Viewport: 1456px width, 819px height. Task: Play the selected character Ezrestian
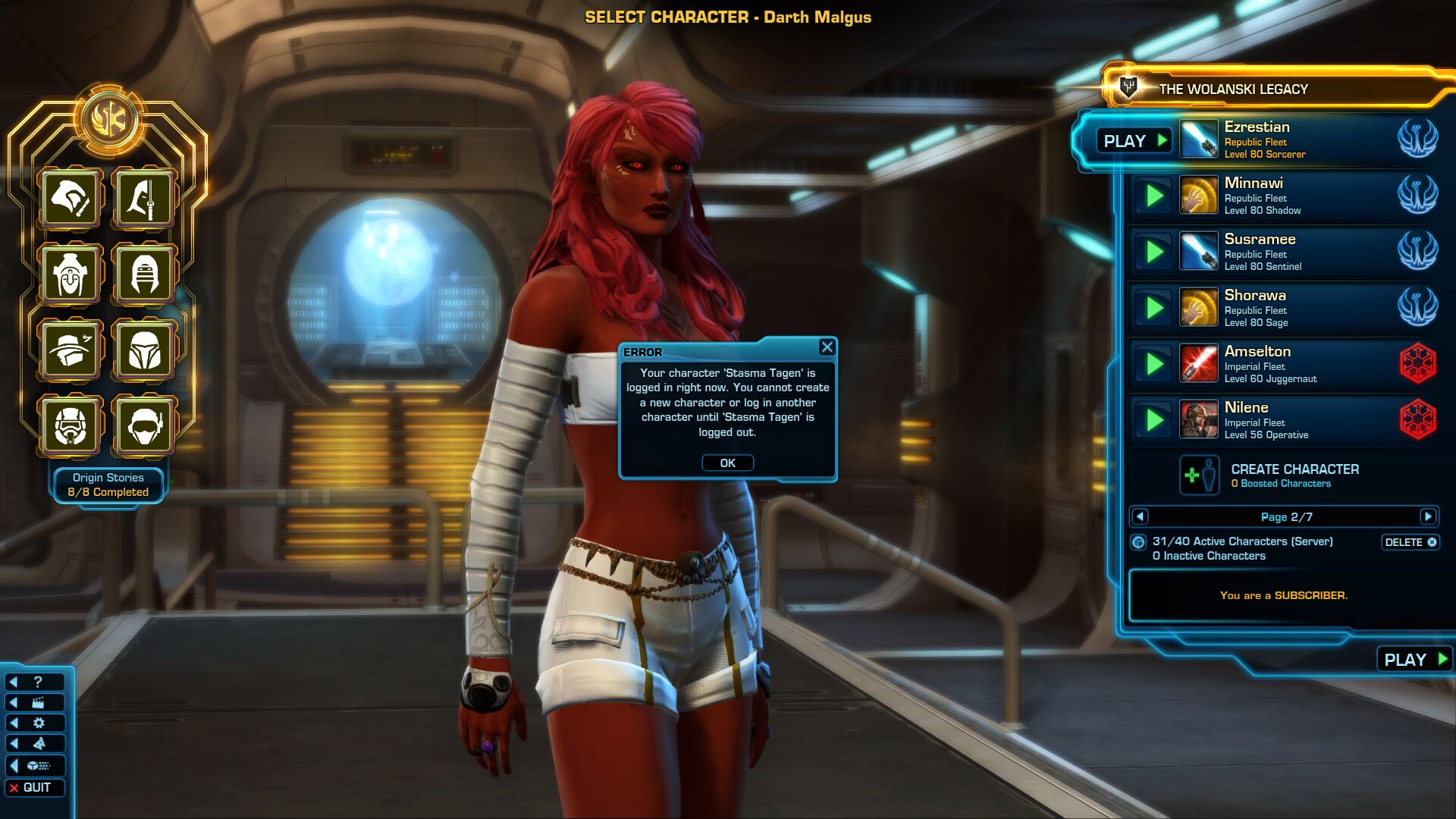click(1134, 141)
